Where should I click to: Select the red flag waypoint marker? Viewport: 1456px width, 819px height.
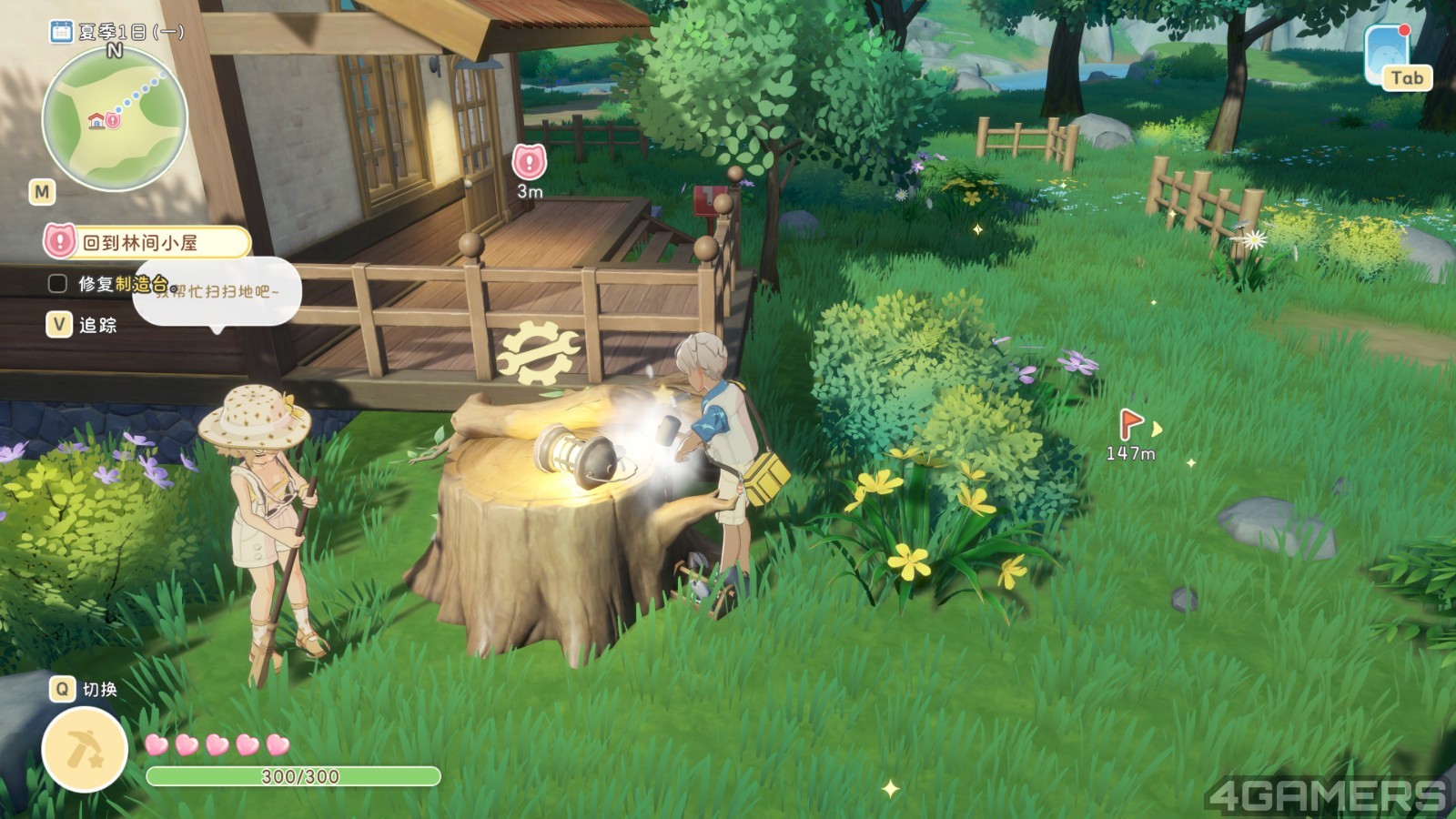[1130, 423]
